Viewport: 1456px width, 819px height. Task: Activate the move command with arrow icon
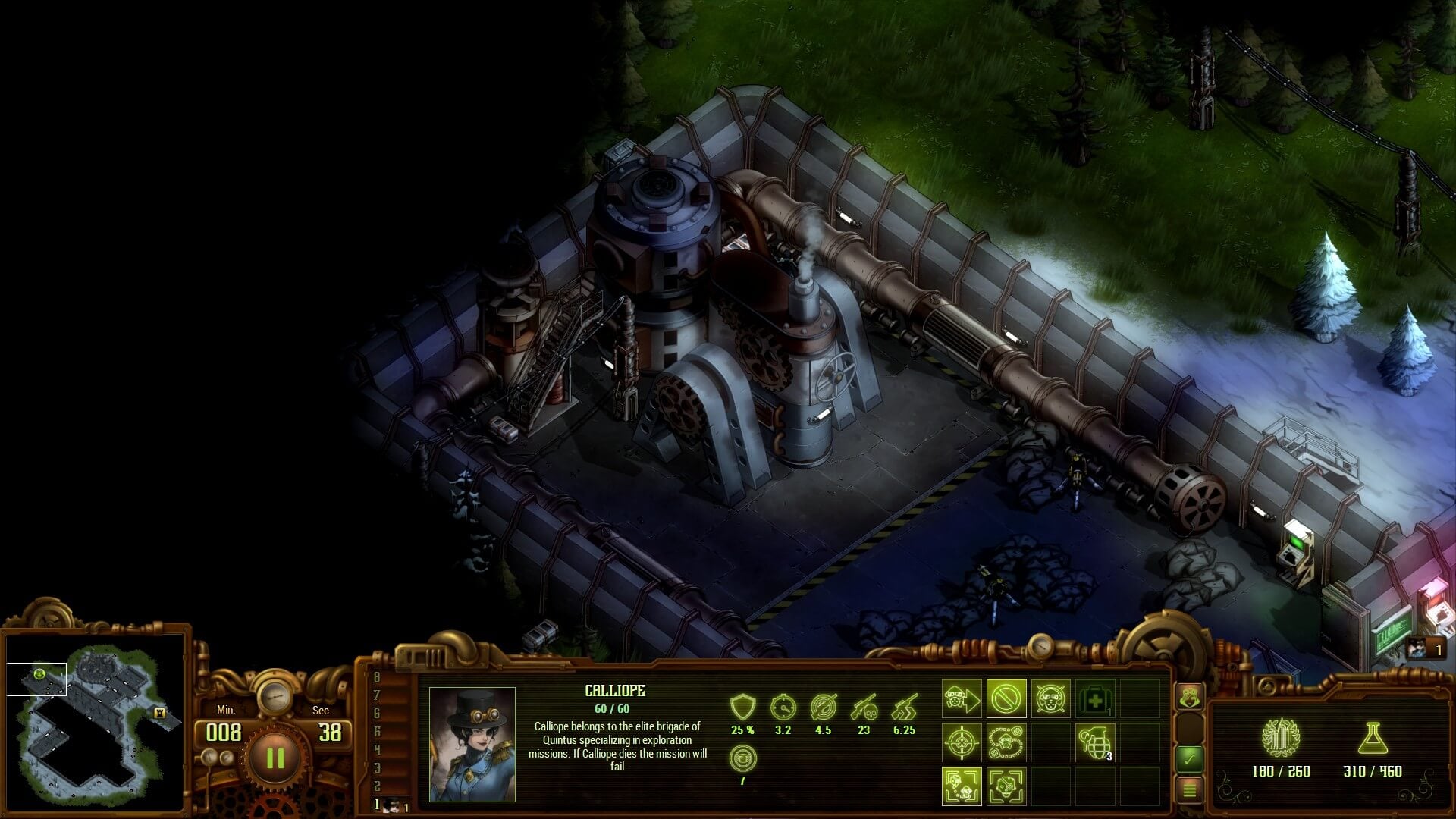962,698
